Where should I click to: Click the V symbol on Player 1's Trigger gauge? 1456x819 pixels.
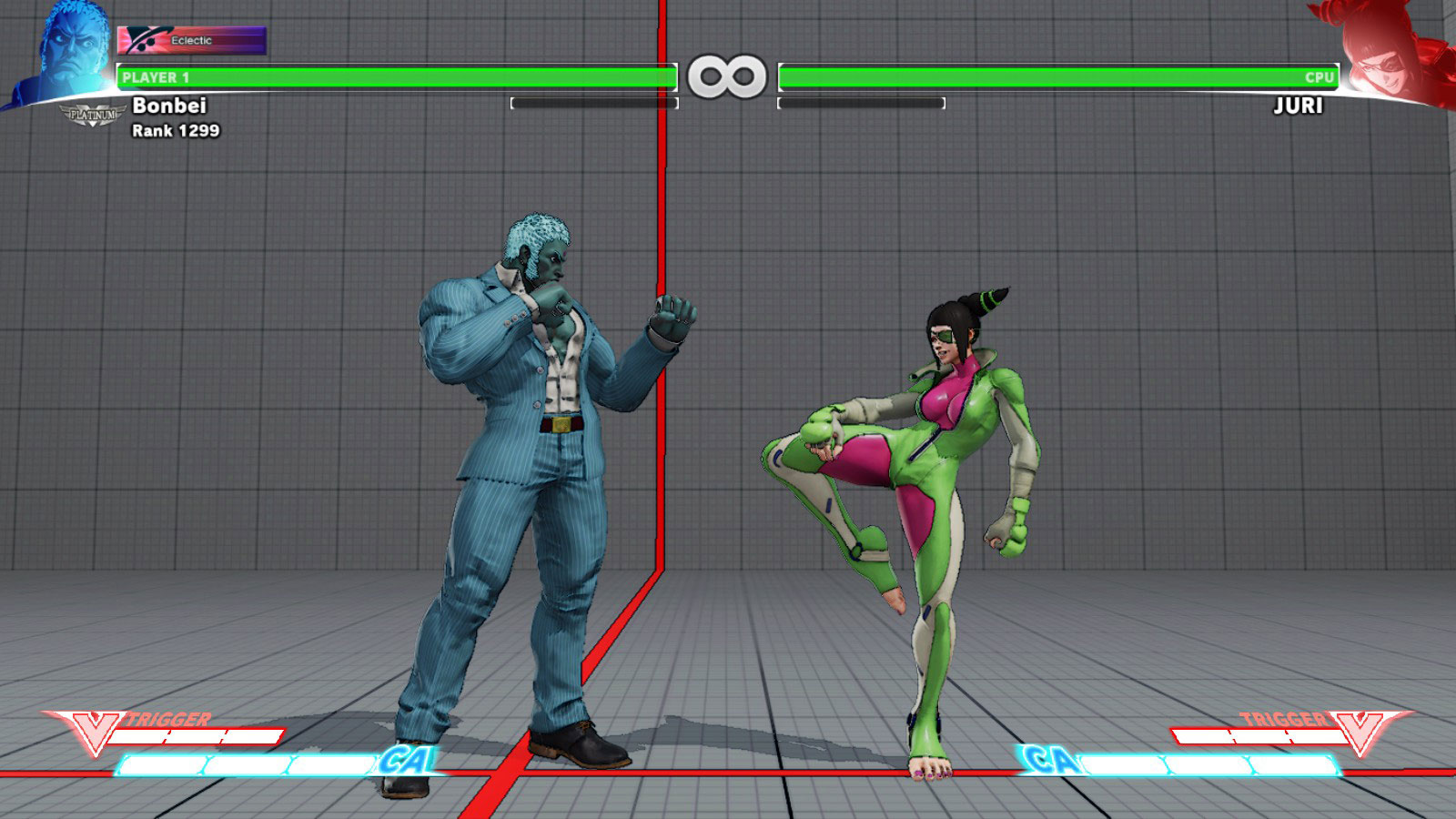[96, 729]
